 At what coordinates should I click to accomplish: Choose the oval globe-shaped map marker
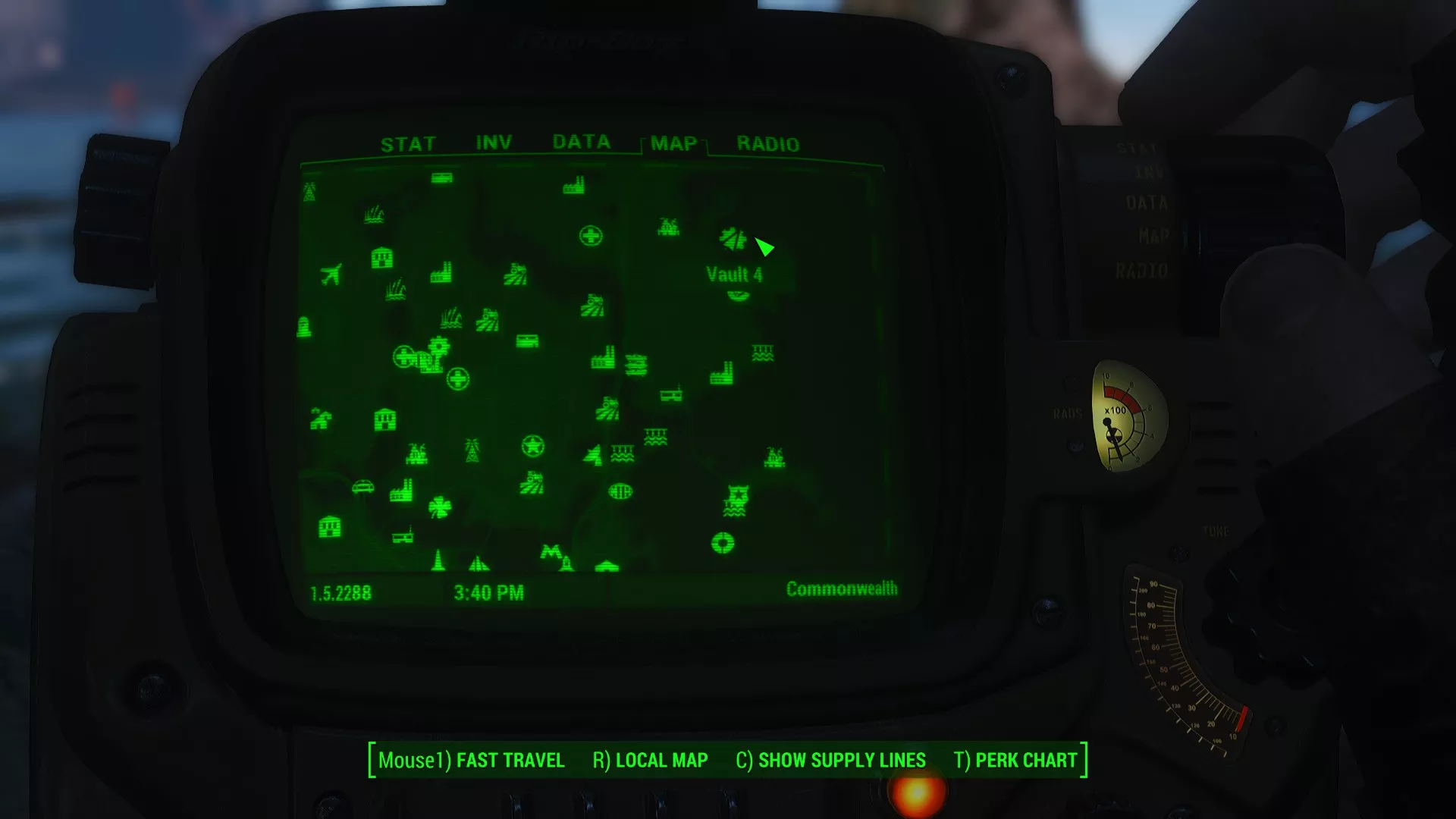pos(620,491)
